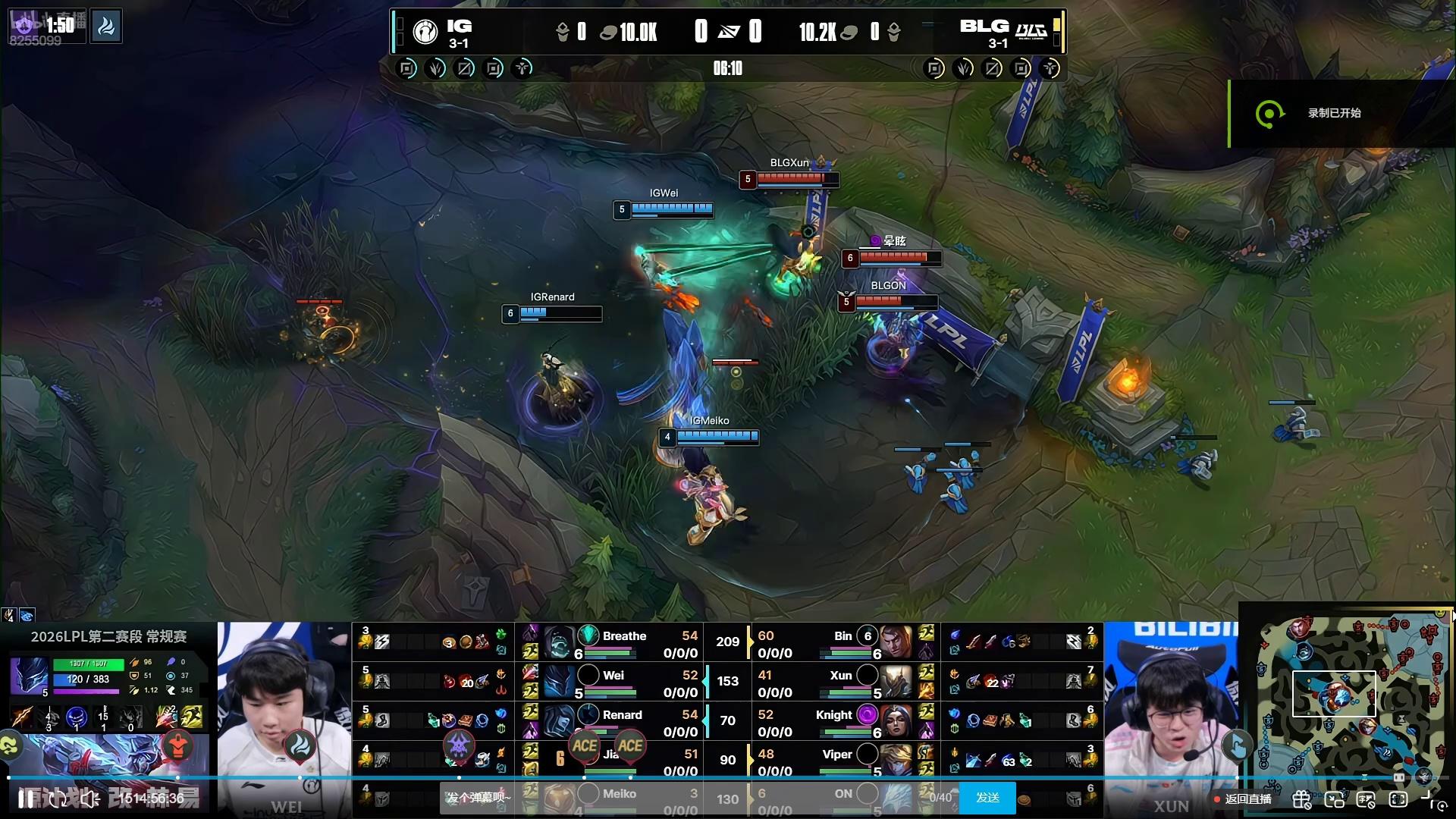Select Xun's champion portrait

[896, 682]
